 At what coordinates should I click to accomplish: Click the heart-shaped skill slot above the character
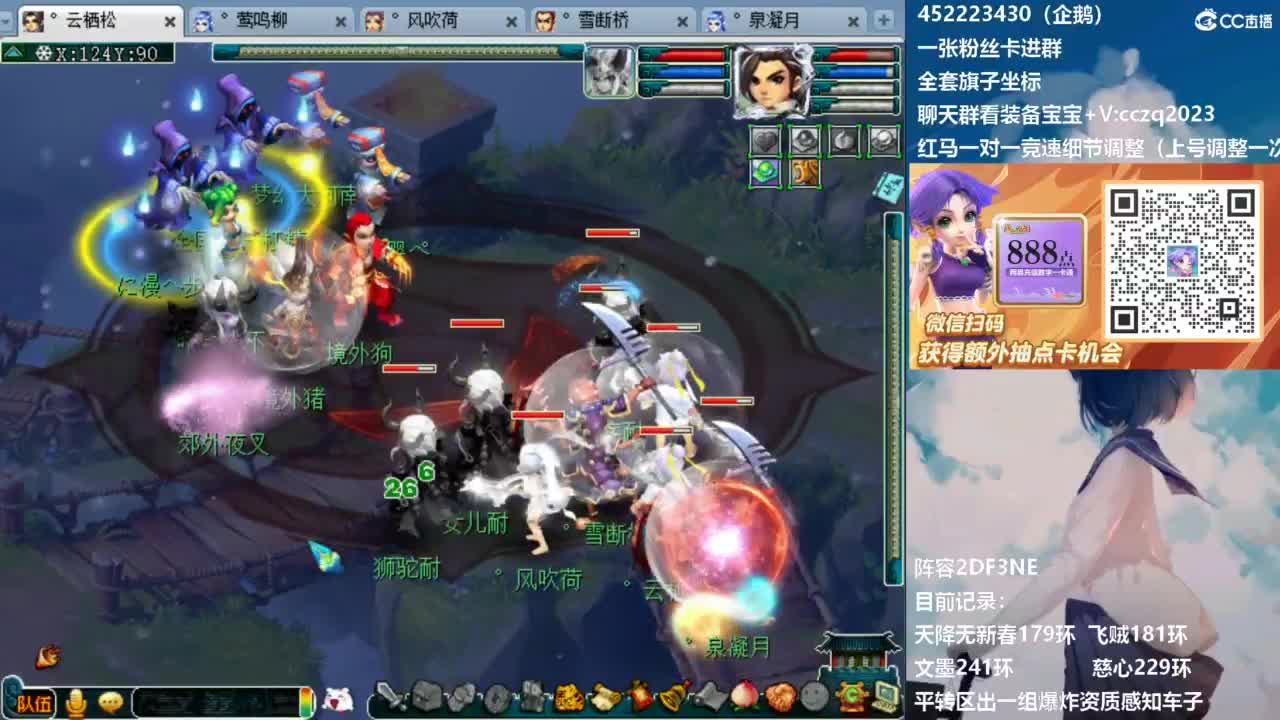[765, 140]
